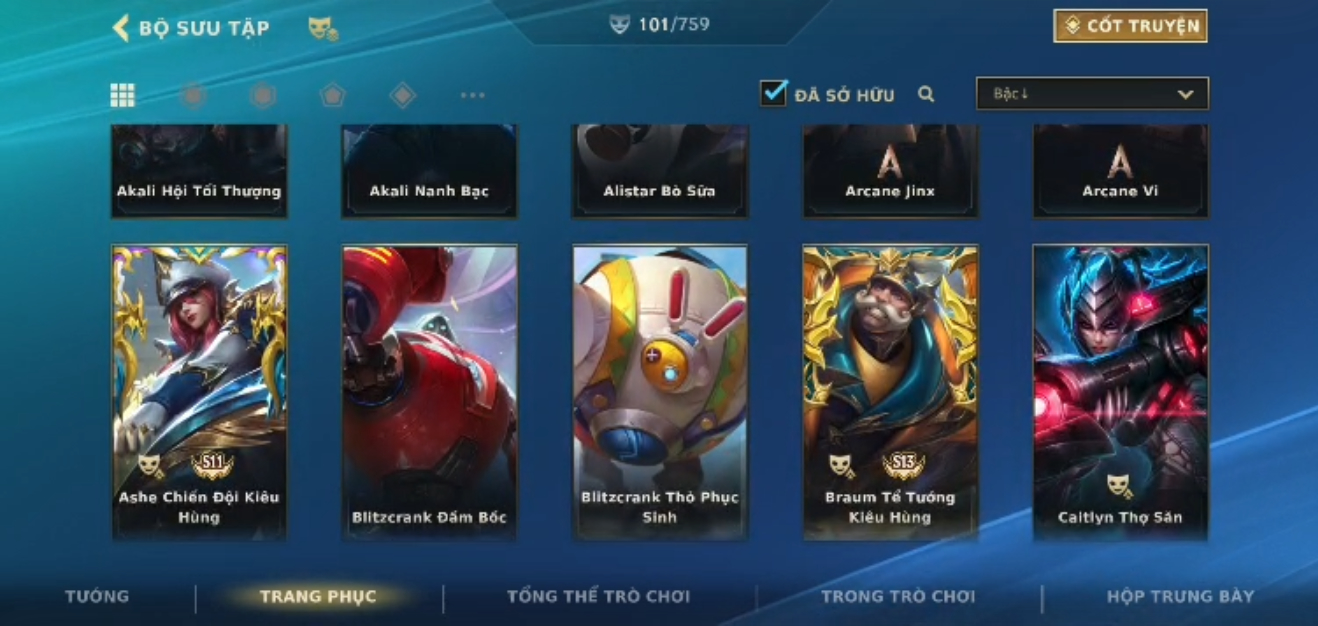Open the Cốt Truyện button
Image resolution: width=1318 pixels, height=626 pixels.
click(x=1130, y=26)
